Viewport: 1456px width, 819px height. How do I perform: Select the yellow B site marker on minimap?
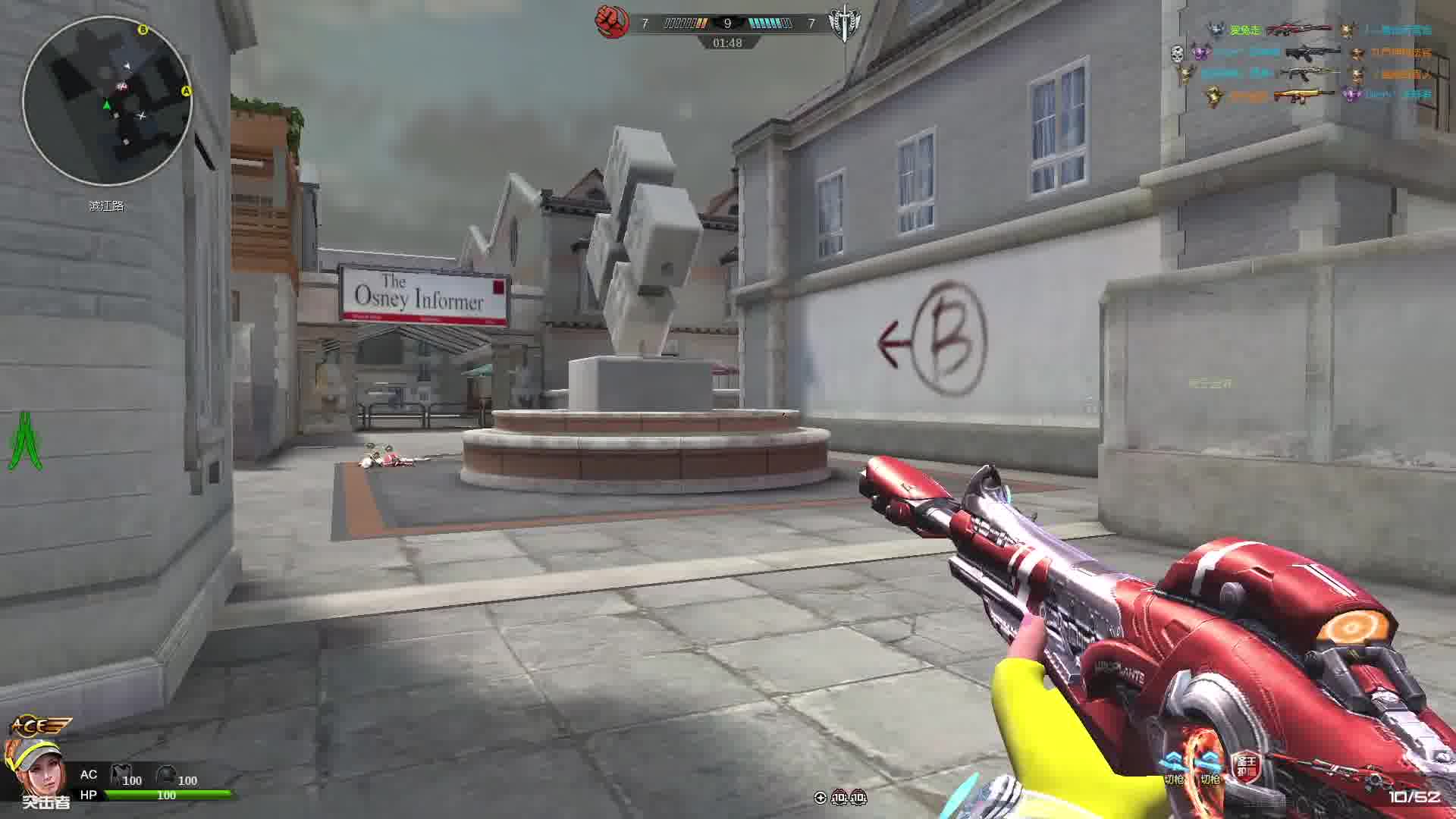tap(143, 30)
